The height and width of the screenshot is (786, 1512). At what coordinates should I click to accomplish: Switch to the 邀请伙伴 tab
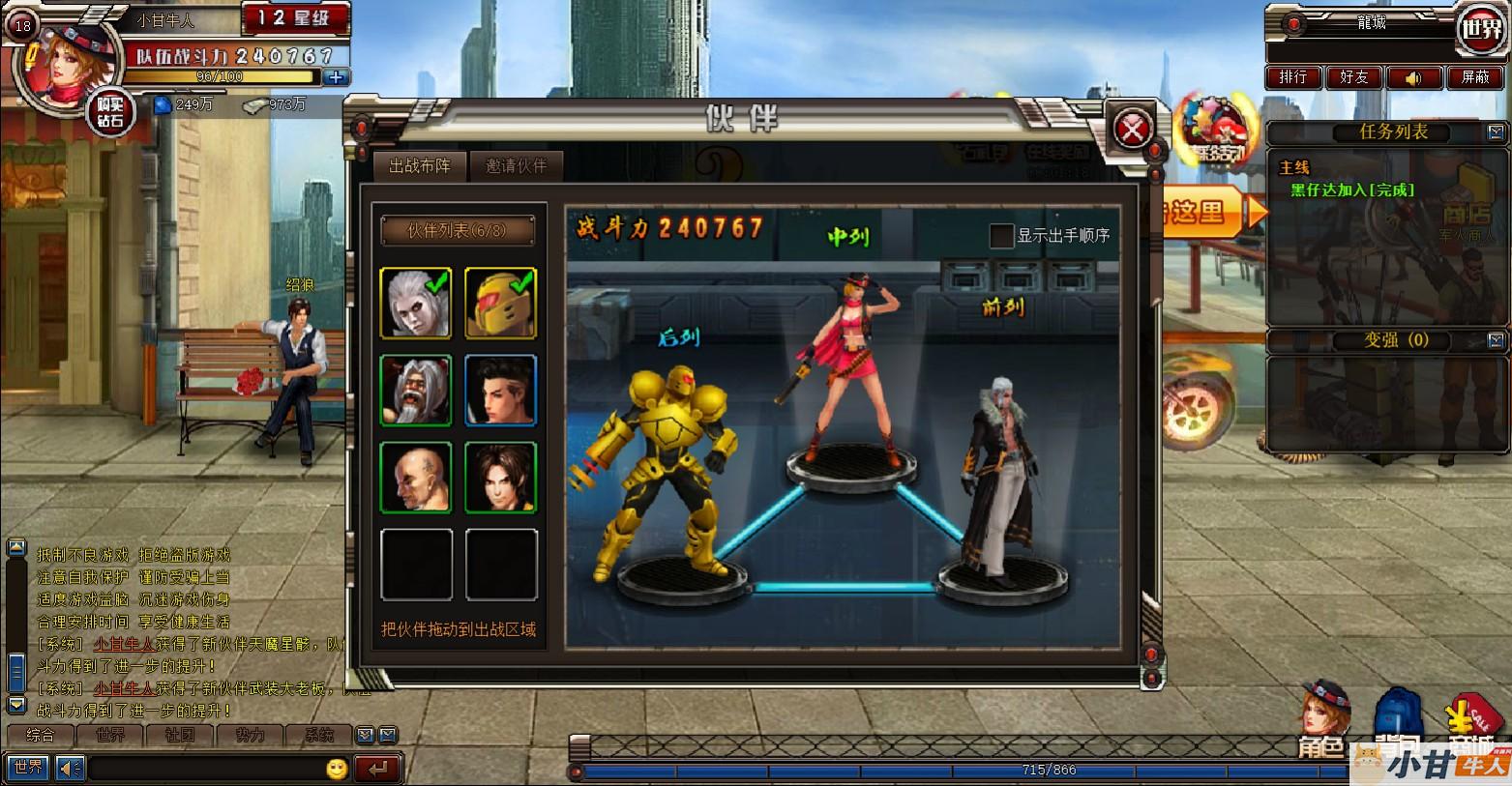point(516,166)
